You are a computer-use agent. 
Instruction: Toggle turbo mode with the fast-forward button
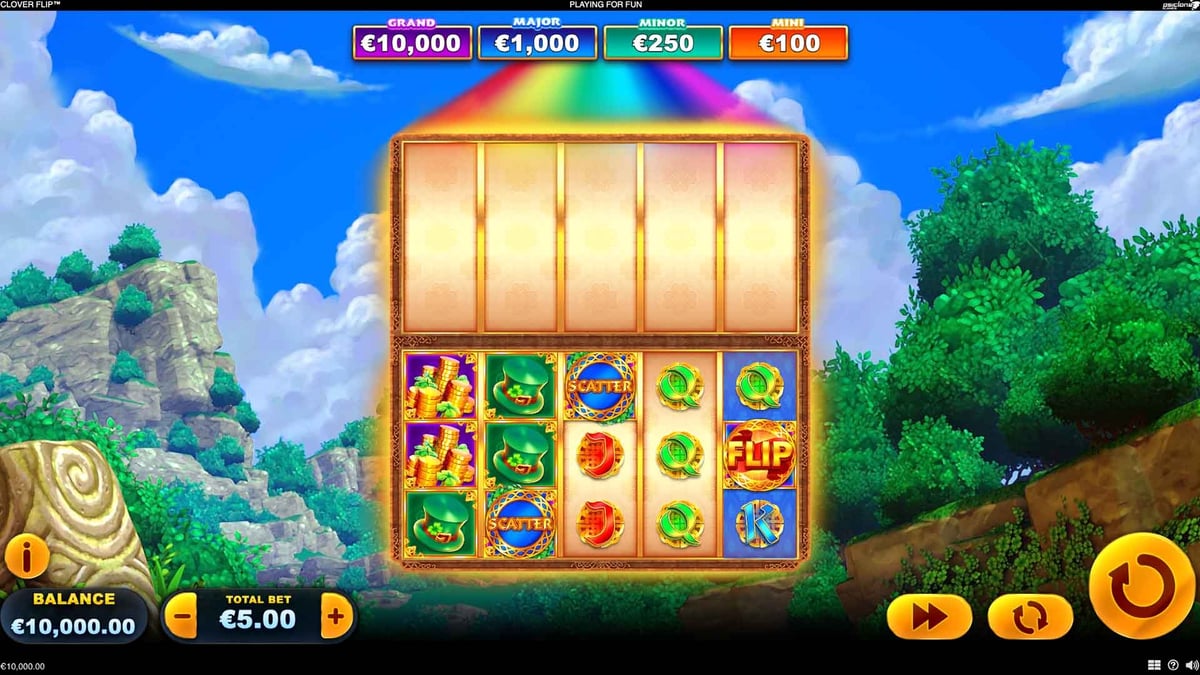[929, 617]
